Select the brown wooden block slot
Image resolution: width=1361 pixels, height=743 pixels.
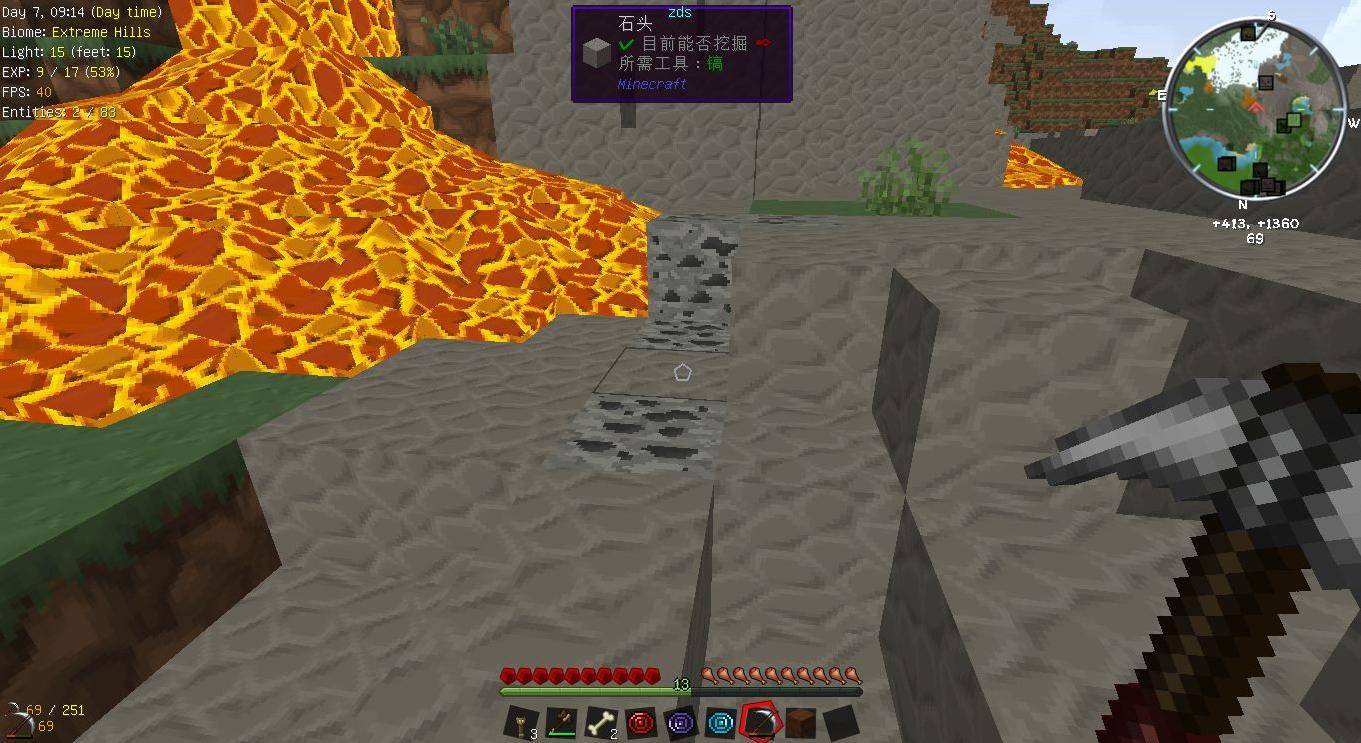800,722
